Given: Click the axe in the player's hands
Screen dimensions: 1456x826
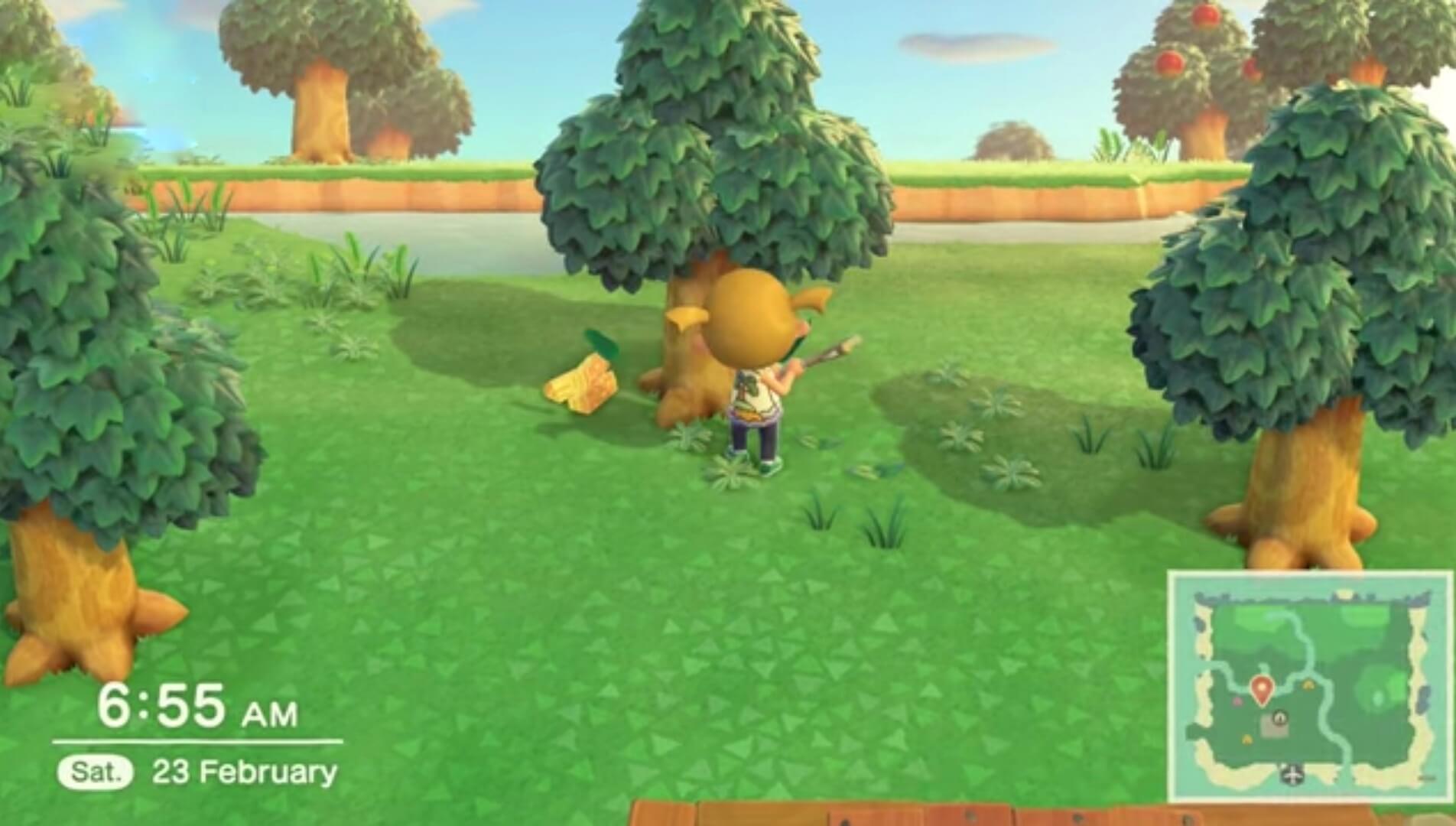Looking at the screenshot, I should point(826,353).
